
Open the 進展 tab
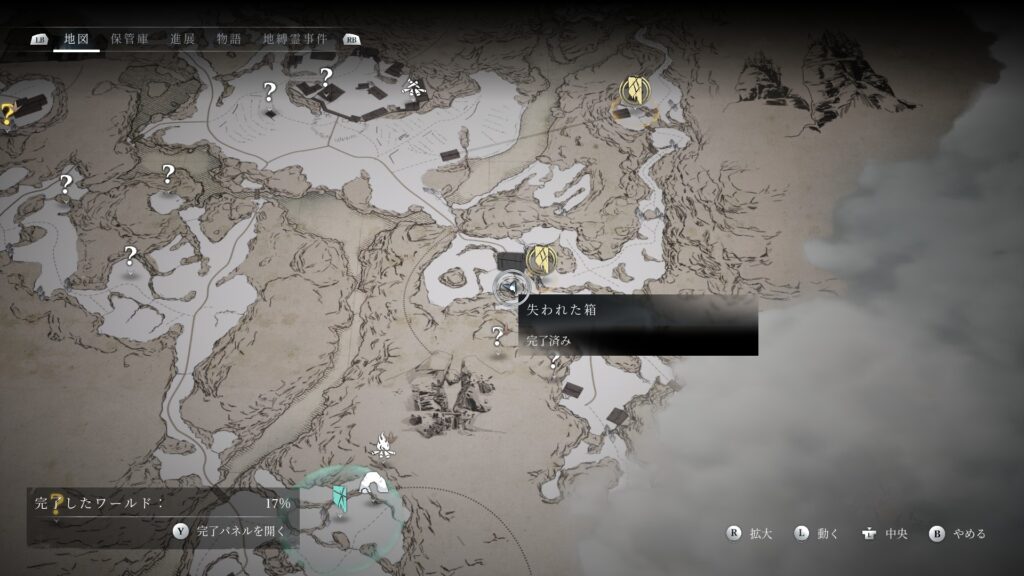(182, 39)
